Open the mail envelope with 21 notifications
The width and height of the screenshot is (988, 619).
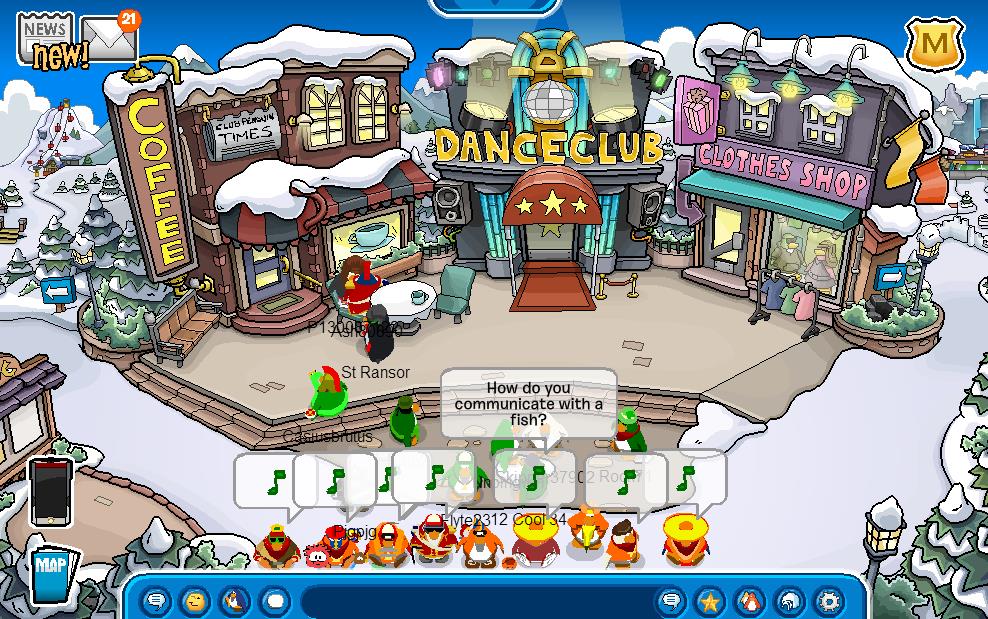(x=108, y=40)
